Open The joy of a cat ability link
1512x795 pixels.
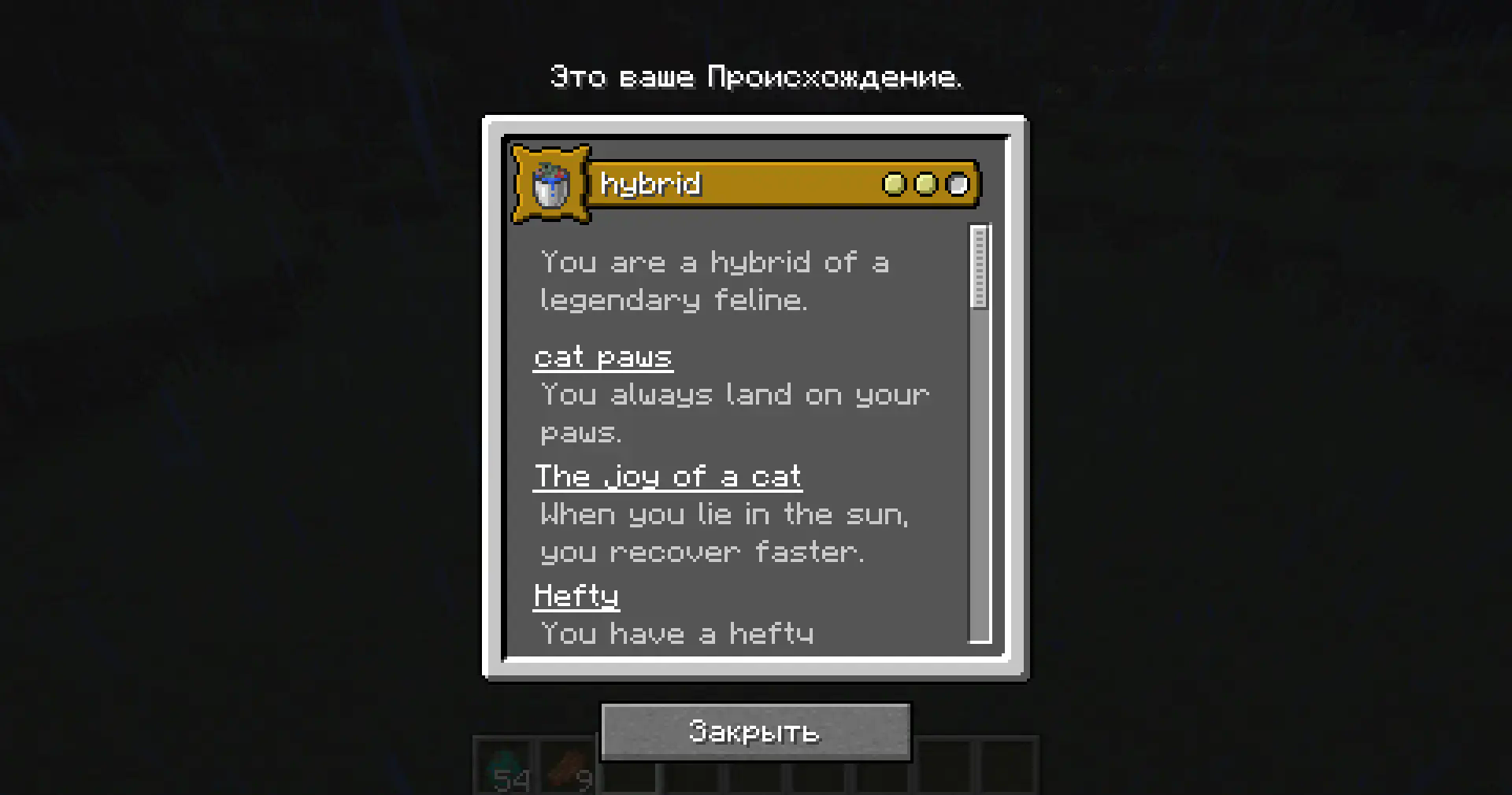point(668,475)
